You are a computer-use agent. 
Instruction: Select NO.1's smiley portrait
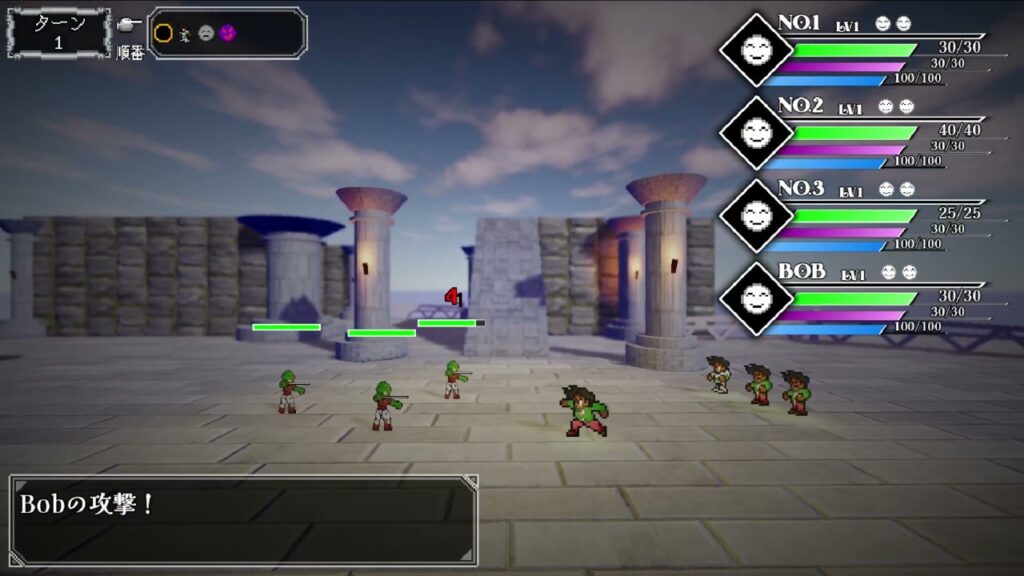coord(756,50)
